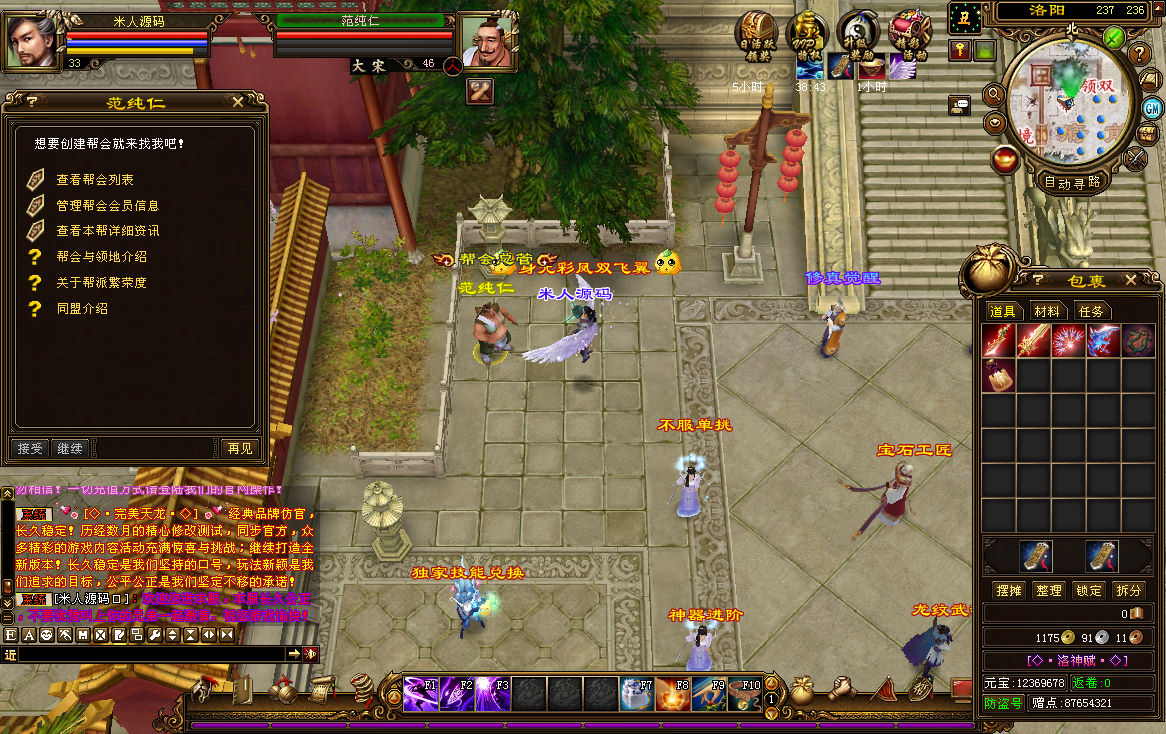Choose 管理帮会会员信息 option

click(x=107, y=205)
